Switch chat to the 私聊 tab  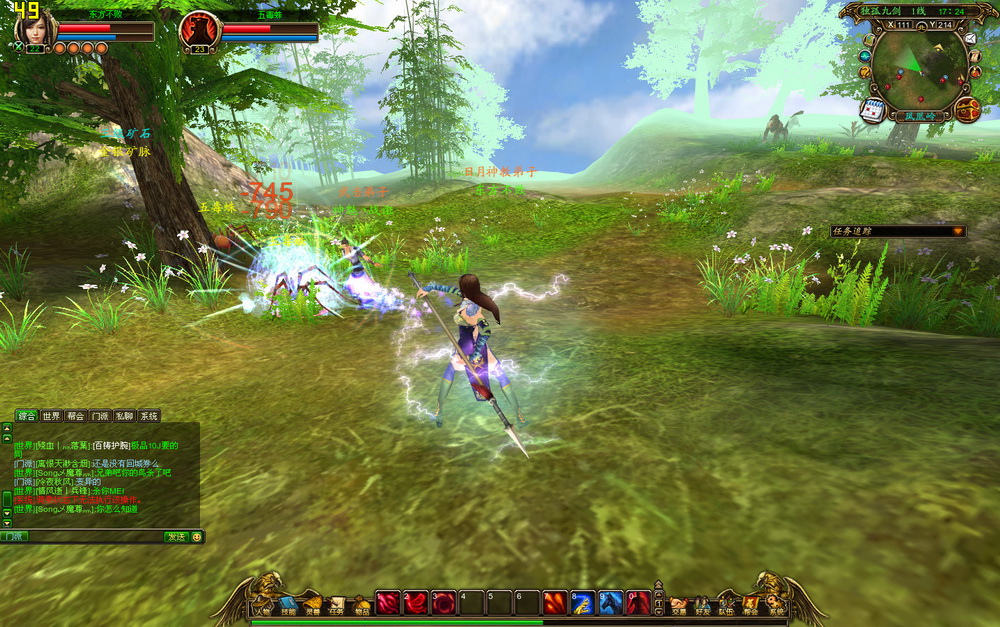click(x=124, y=416)
